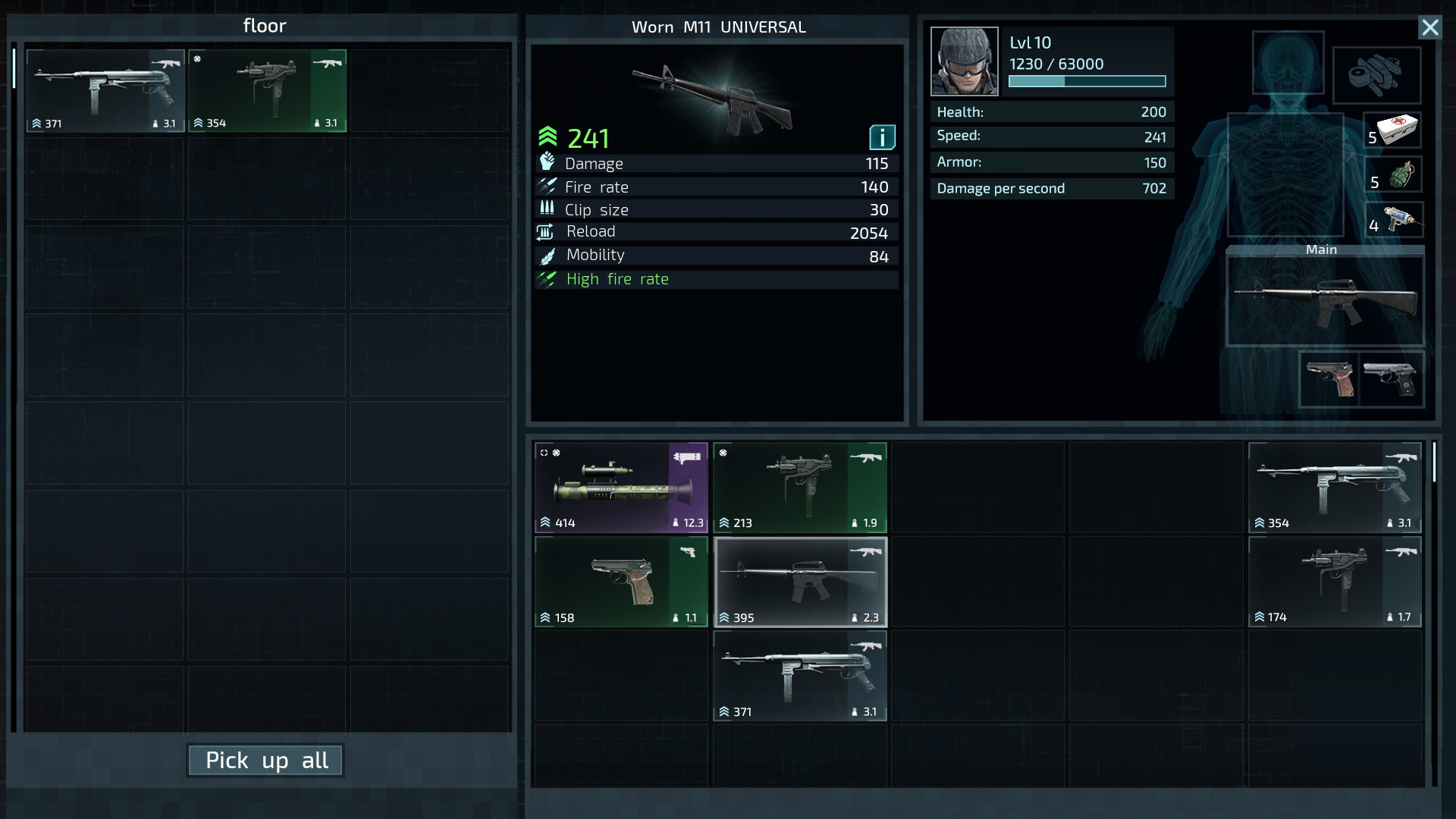The image size is (1456, 819).
Task: Click the Reload cycle icon
Action: 547,231
